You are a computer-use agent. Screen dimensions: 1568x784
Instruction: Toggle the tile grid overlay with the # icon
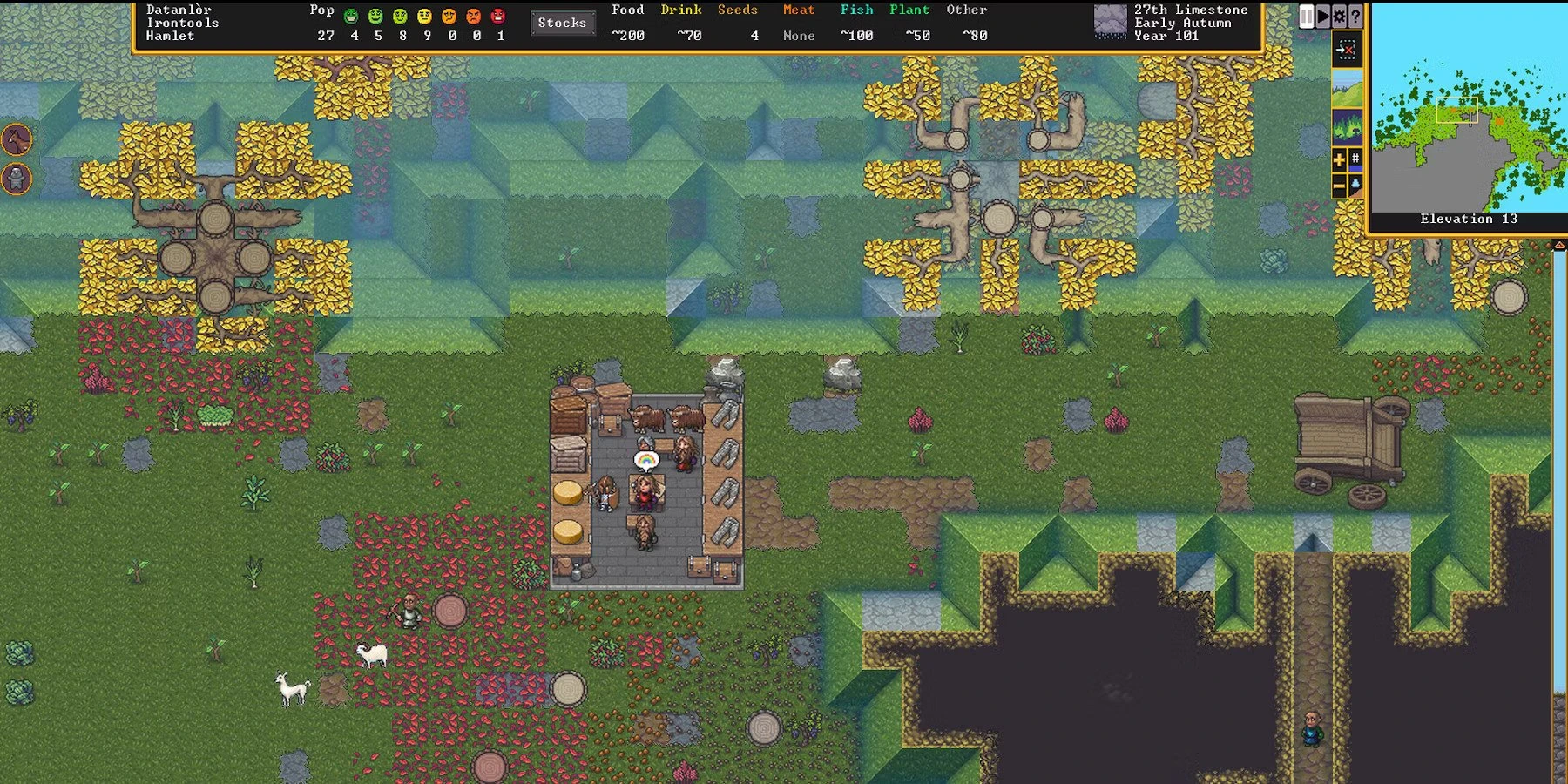pyautogui.click(x=1355, y=159)
